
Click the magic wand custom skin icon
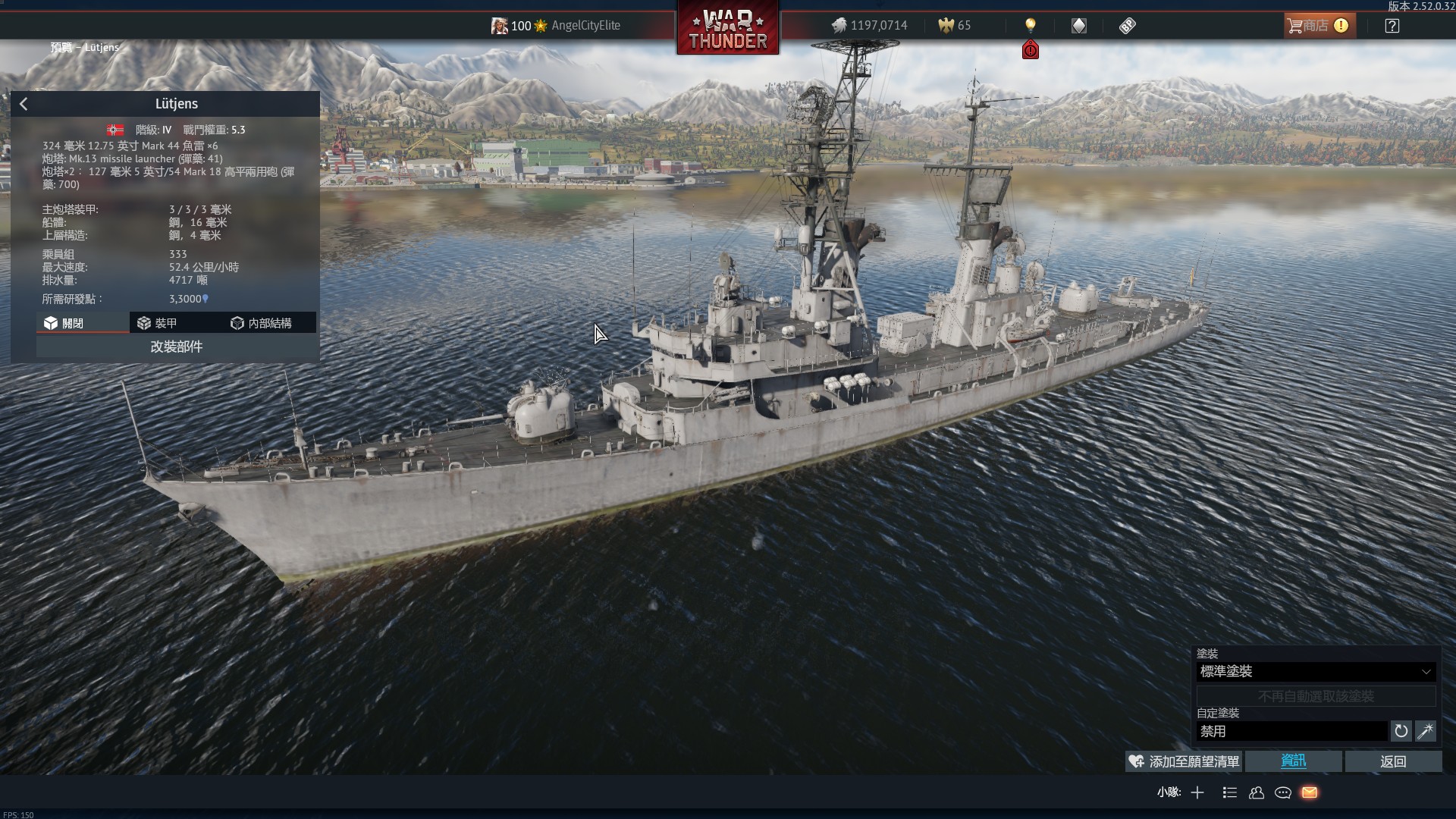point(1425,731)
